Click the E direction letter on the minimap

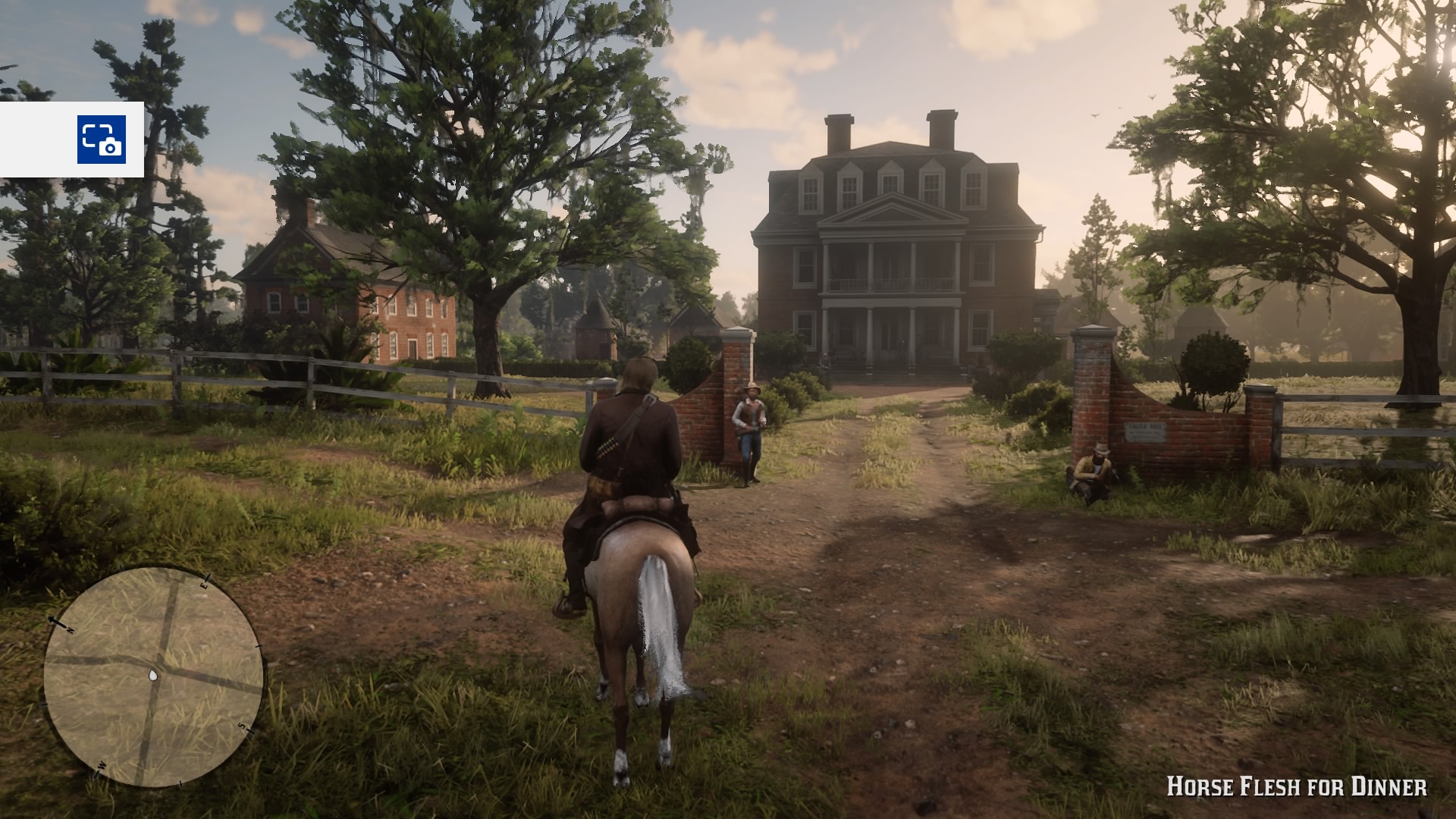click(205, 585)
